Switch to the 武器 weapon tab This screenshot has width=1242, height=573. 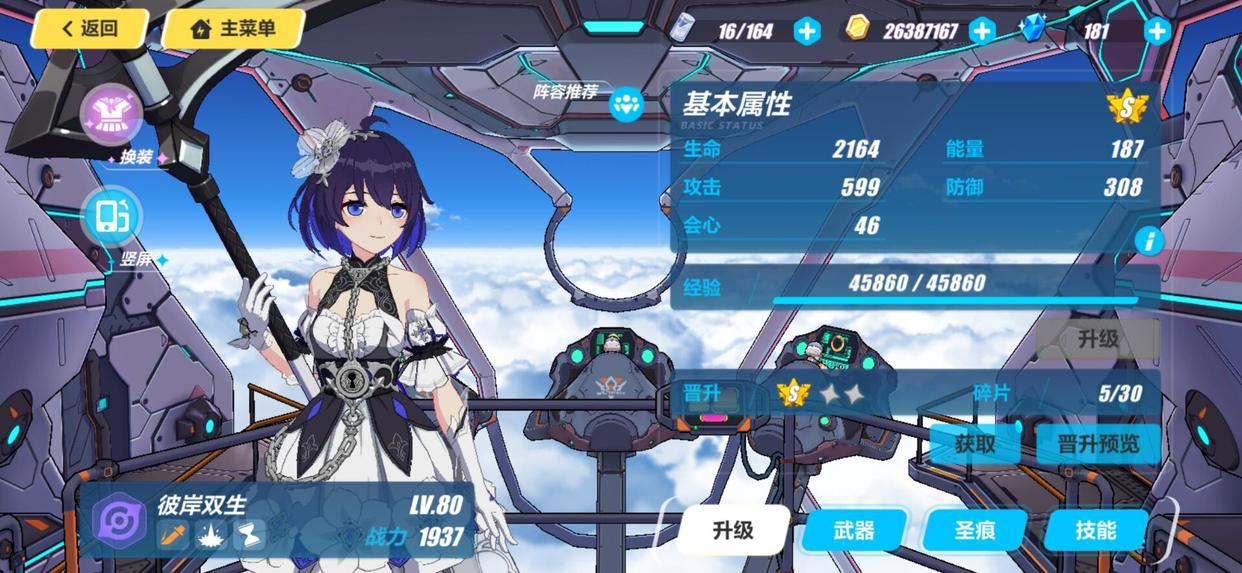click(x=853, y=530)
